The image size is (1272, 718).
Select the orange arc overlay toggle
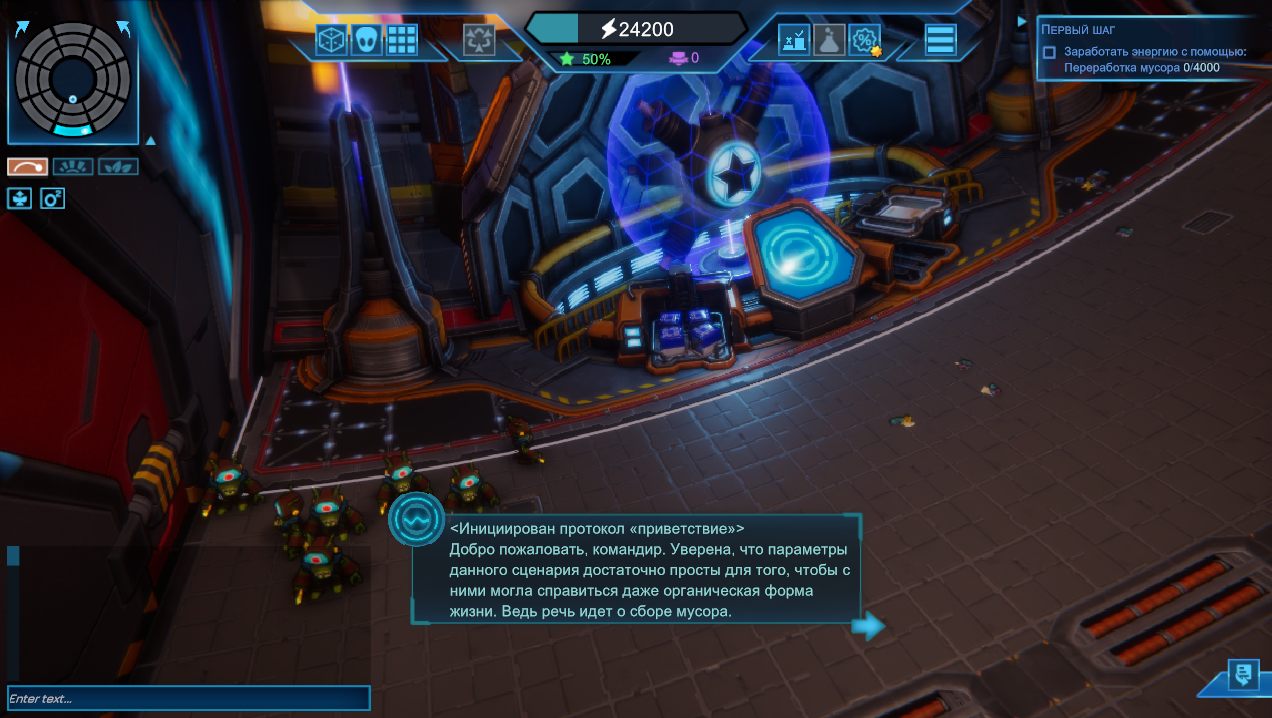pos(28,167)
